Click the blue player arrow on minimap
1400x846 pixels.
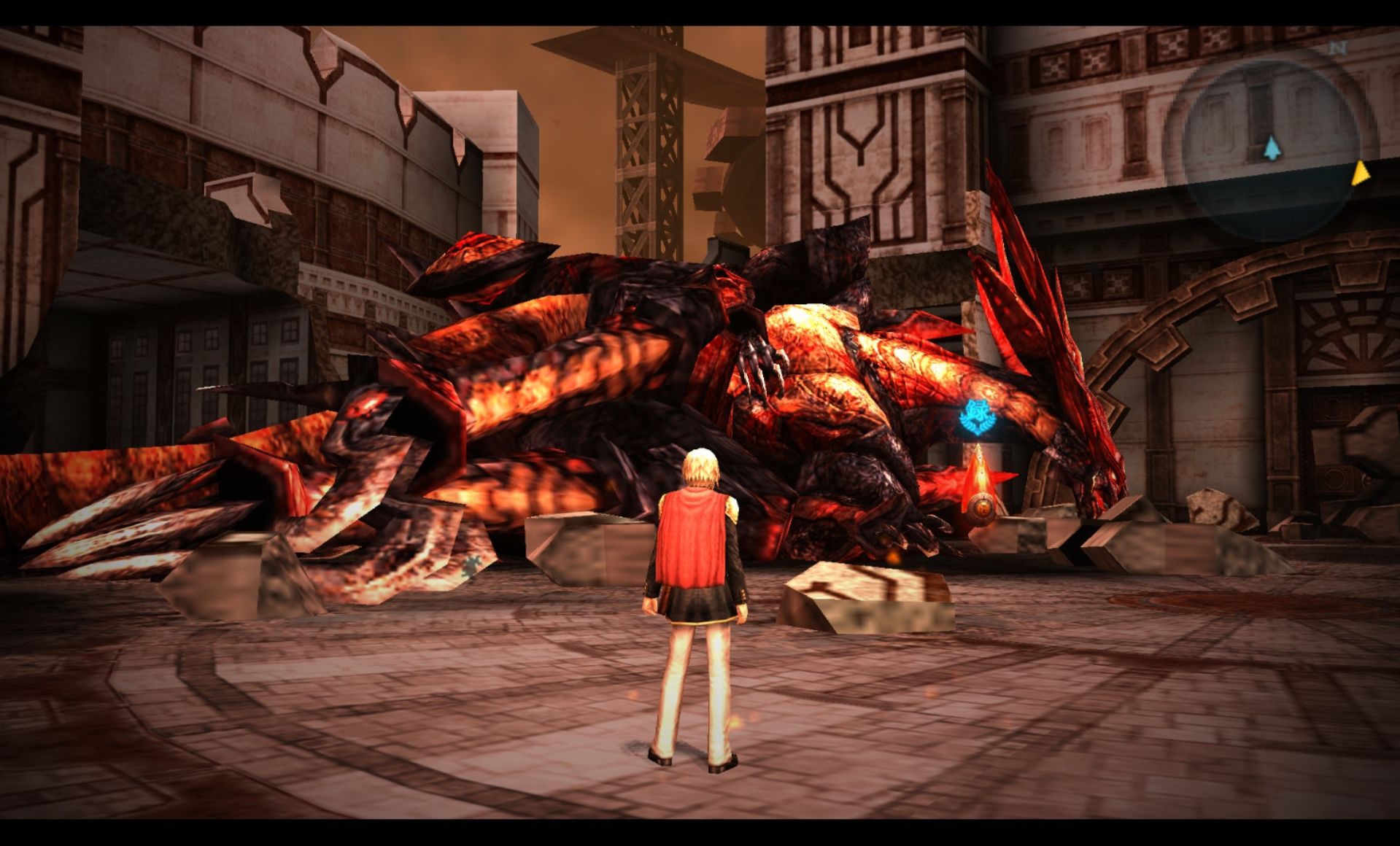click(1272, 148)
